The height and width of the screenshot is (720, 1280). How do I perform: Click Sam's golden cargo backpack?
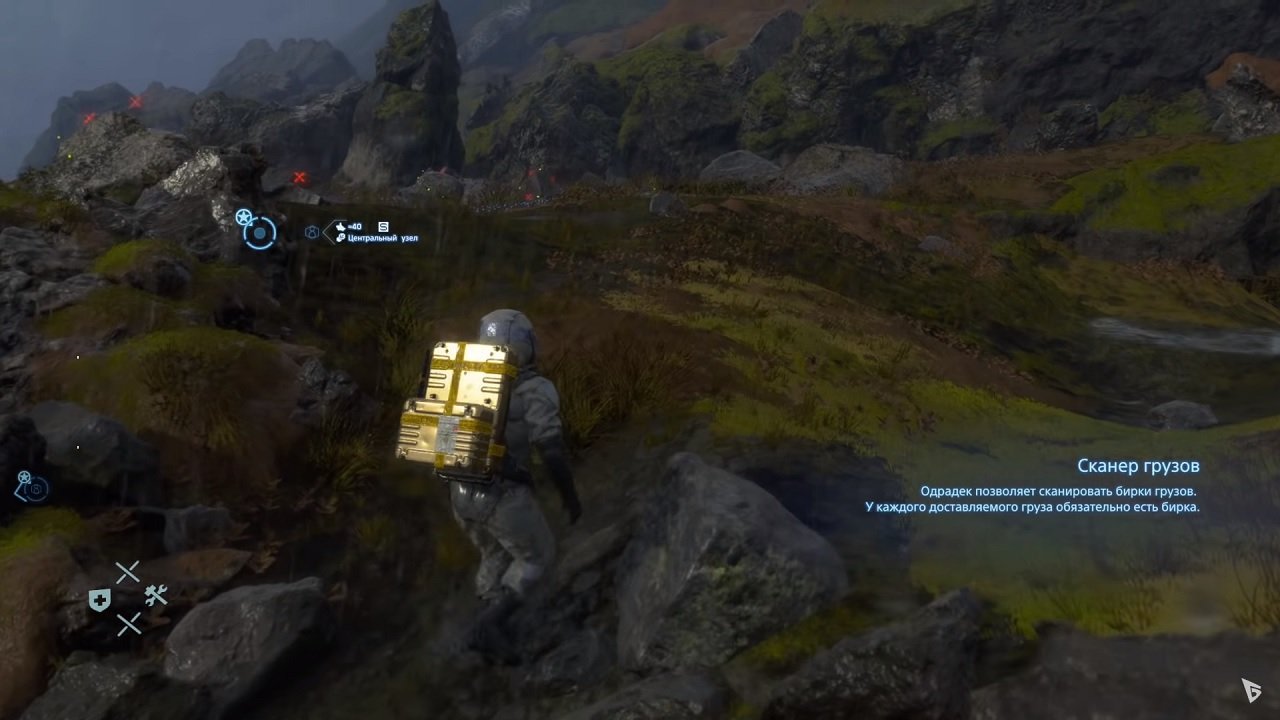point(458,400)
